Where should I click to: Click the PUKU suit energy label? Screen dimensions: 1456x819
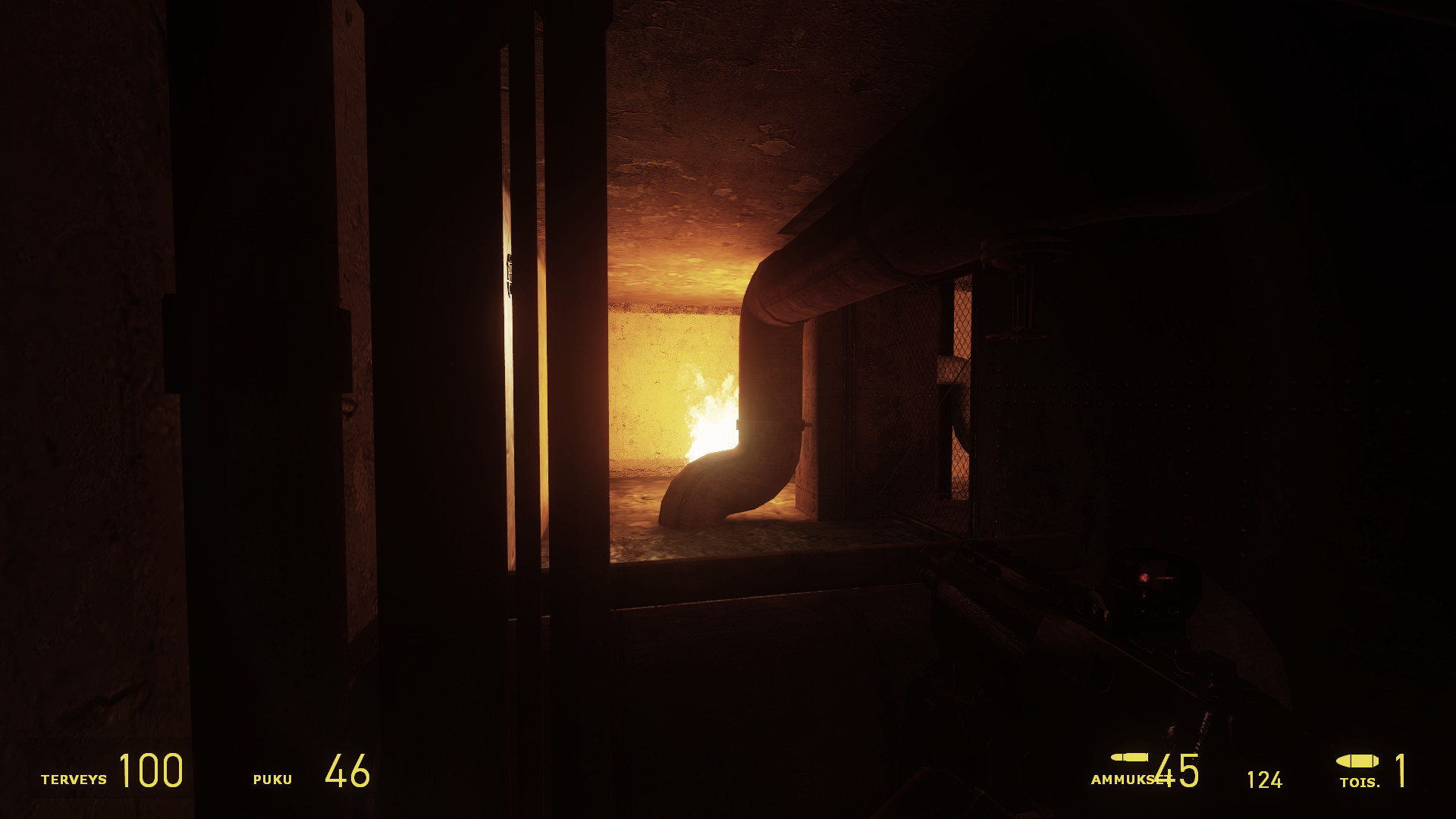pyautogui.click(x=273, y=778)
